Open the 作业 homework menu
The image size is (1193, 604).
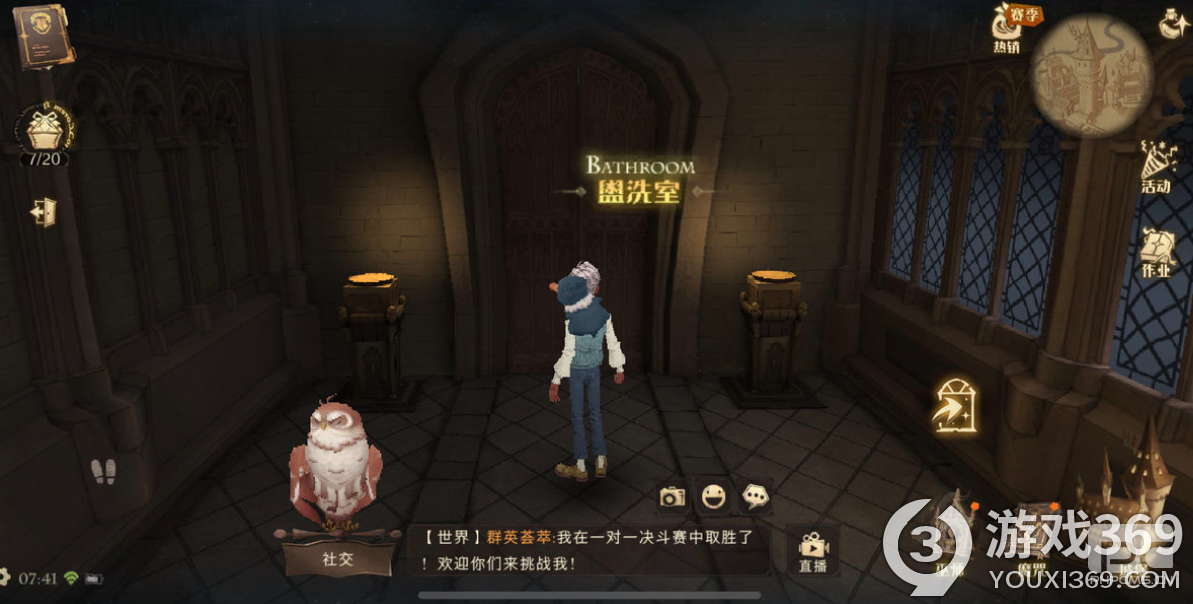[x=1157, y=255]
